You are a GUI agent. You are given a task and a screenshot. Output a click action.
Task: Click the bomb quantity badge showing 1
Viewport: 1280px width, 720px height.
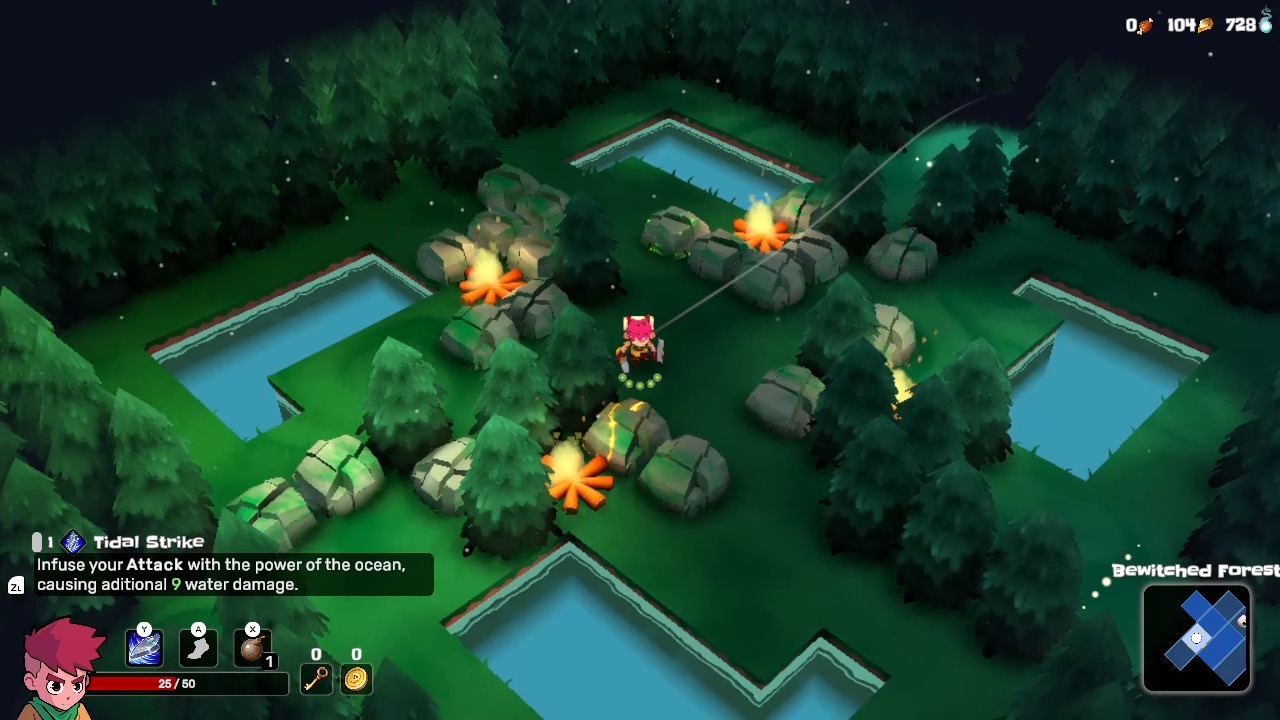[268, 661]
